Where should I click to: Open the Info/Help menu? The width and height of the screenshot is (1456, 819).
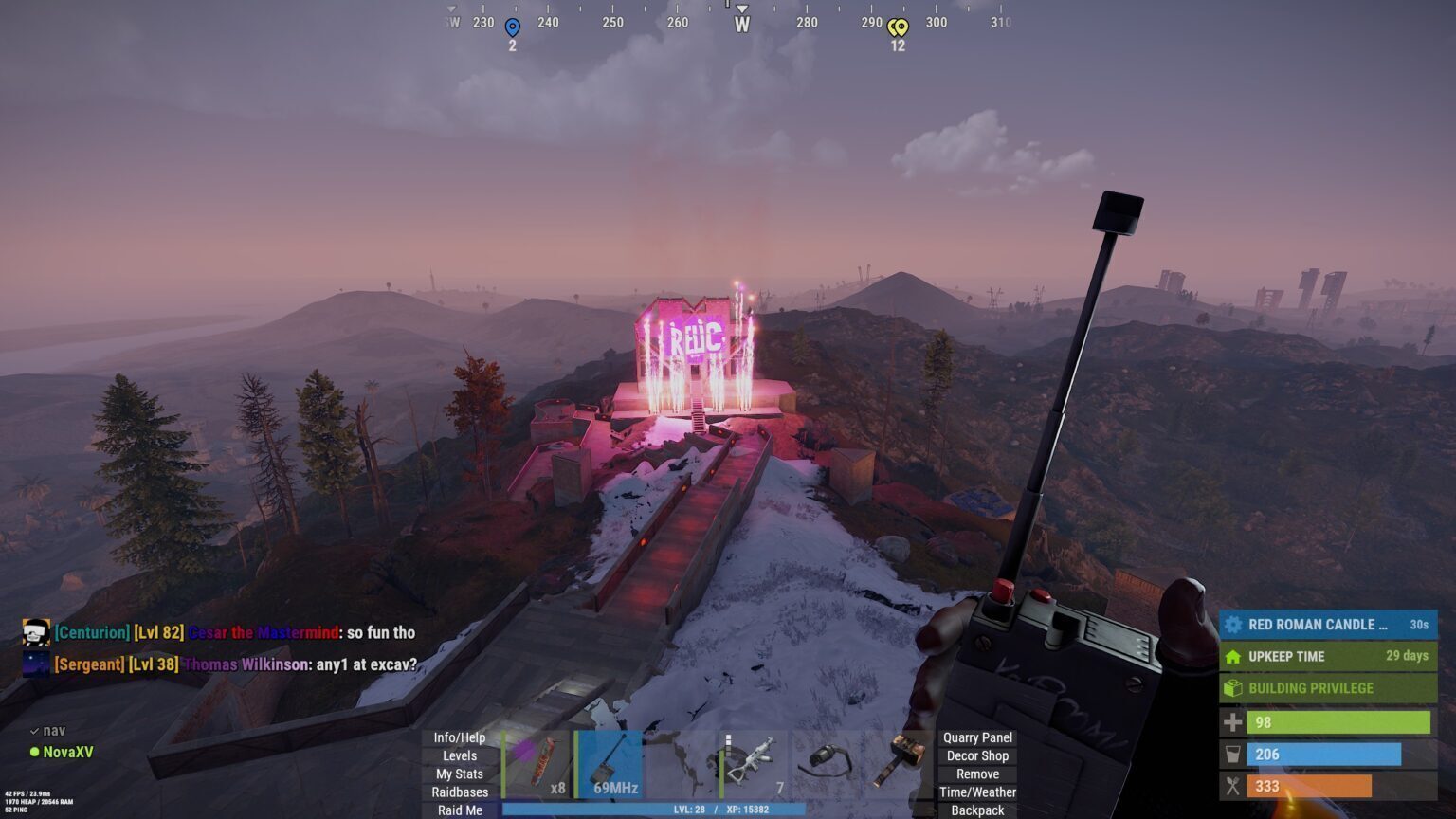click(460, 737)
